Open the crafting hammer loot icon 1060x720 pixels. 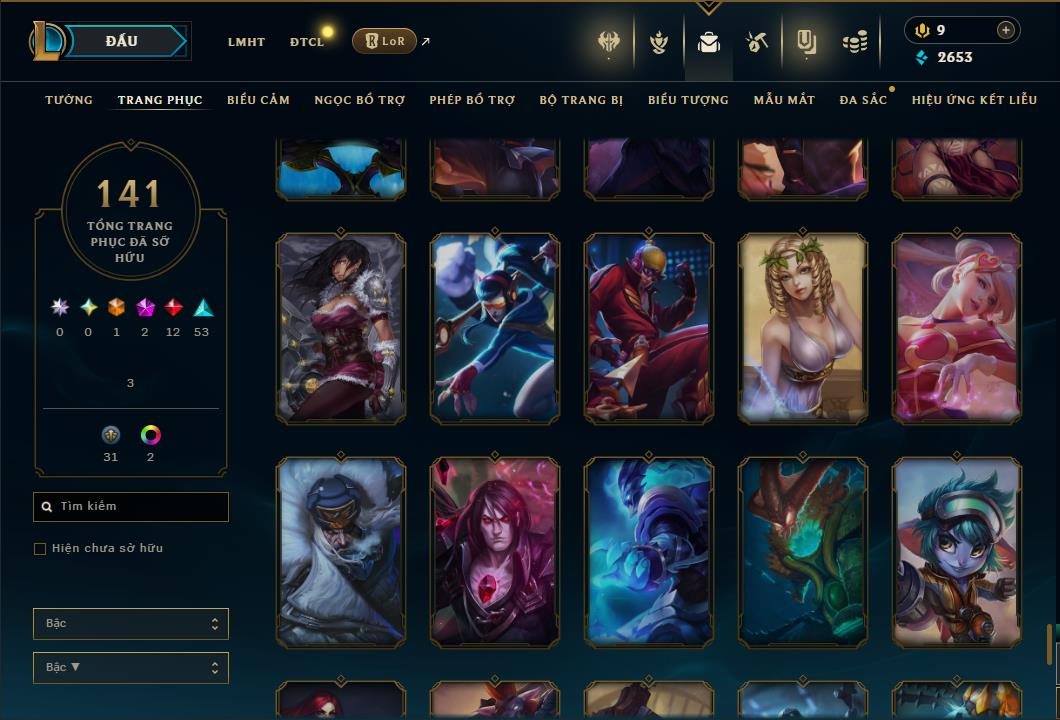pyautogui.click(x=756, y=42)
